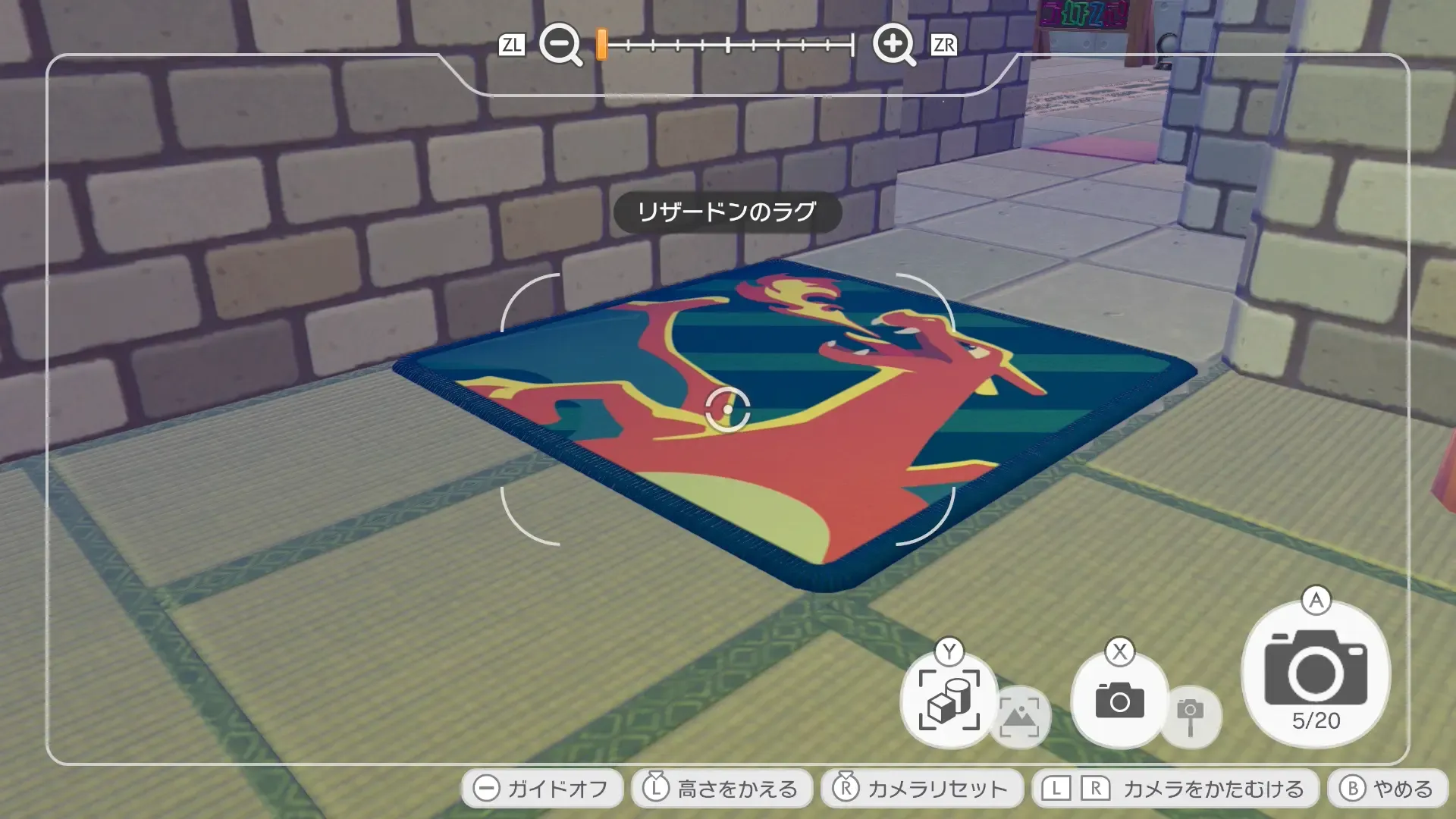Select the camera mode icon beside X
Screen dimensions: 1456x819
pos(1118,699)
